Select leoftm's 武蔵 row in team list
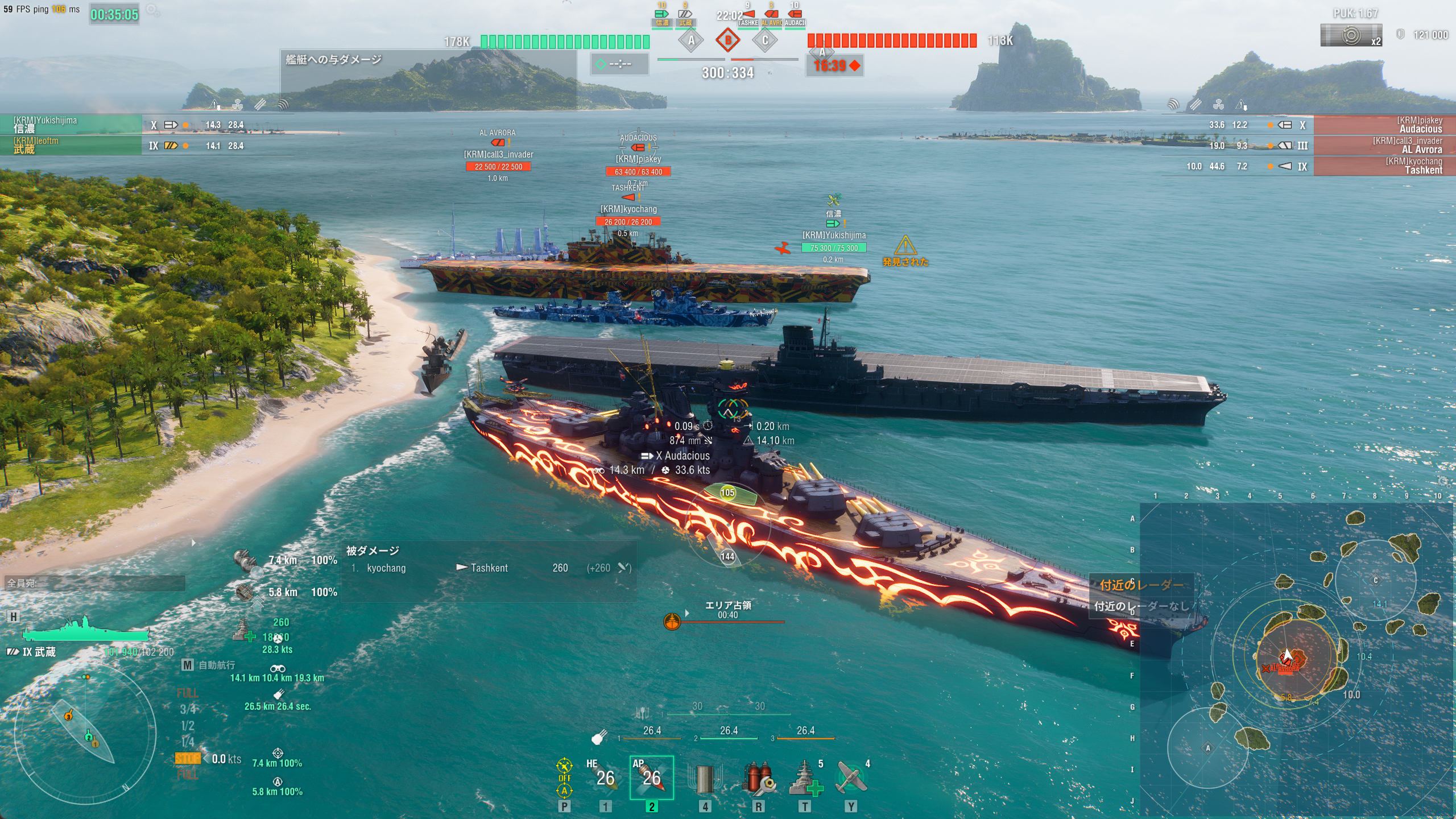Screen dimensions: 1456x819 71,146
